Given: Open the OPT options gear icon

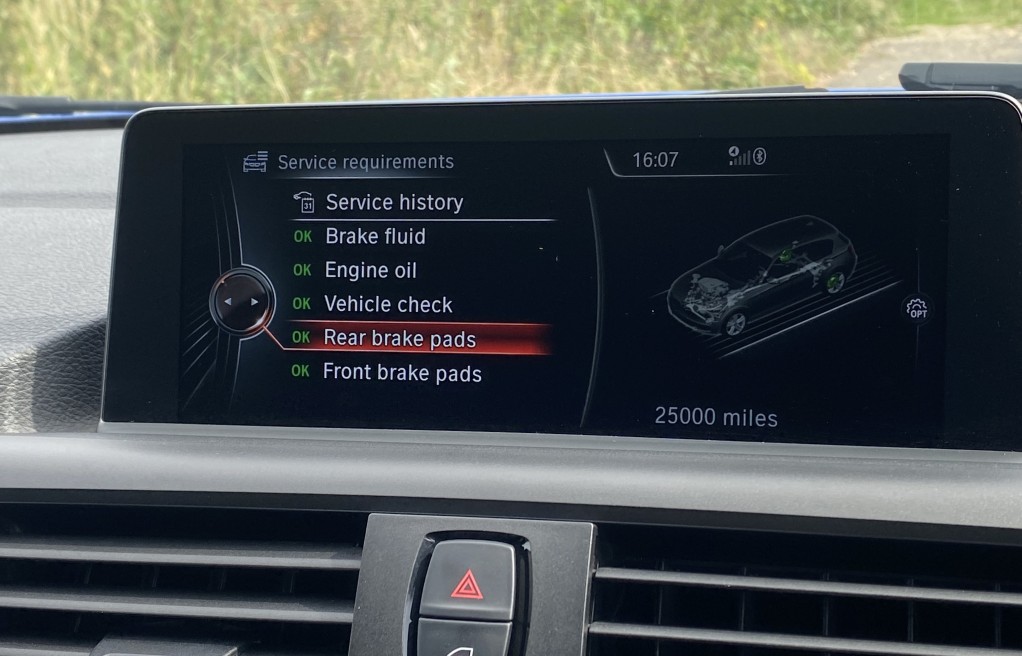Looking at the screenshot, I should [916, 309].
